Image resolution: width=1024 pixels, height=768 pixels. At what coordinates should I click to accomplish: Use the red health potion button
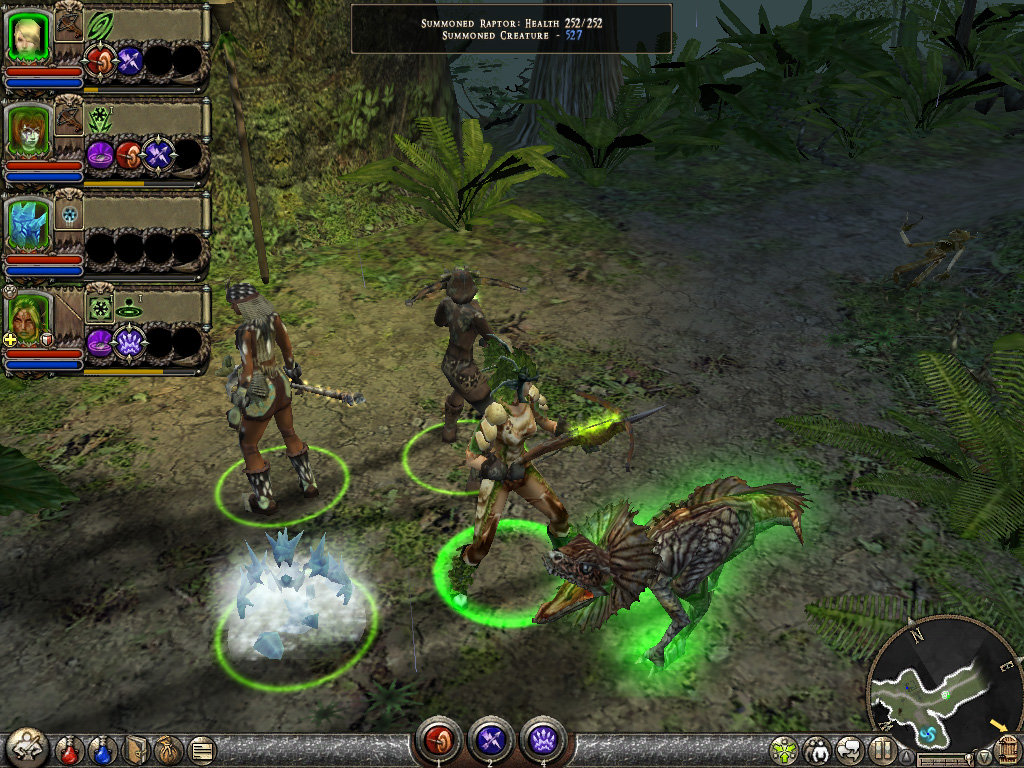[70, 749]
